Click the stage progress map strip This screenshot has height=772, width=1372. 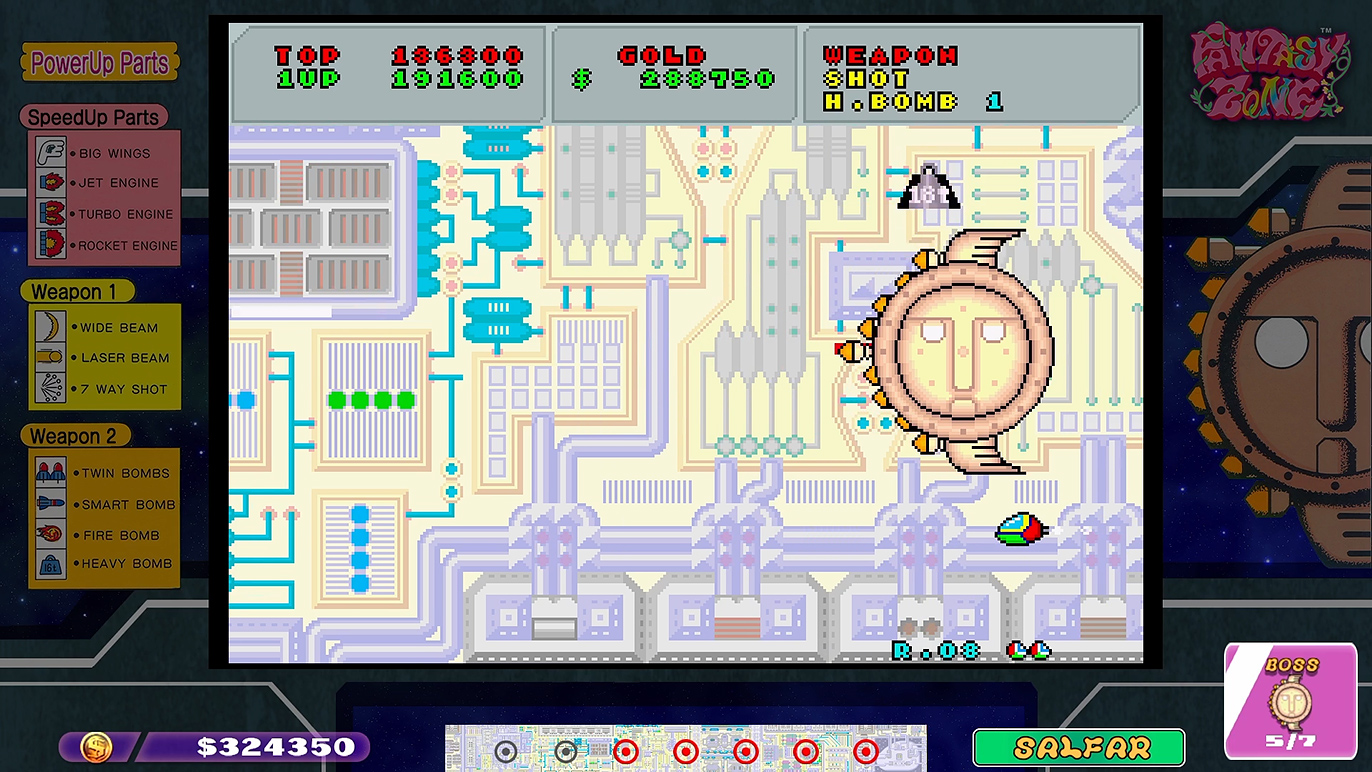point(685,748)
